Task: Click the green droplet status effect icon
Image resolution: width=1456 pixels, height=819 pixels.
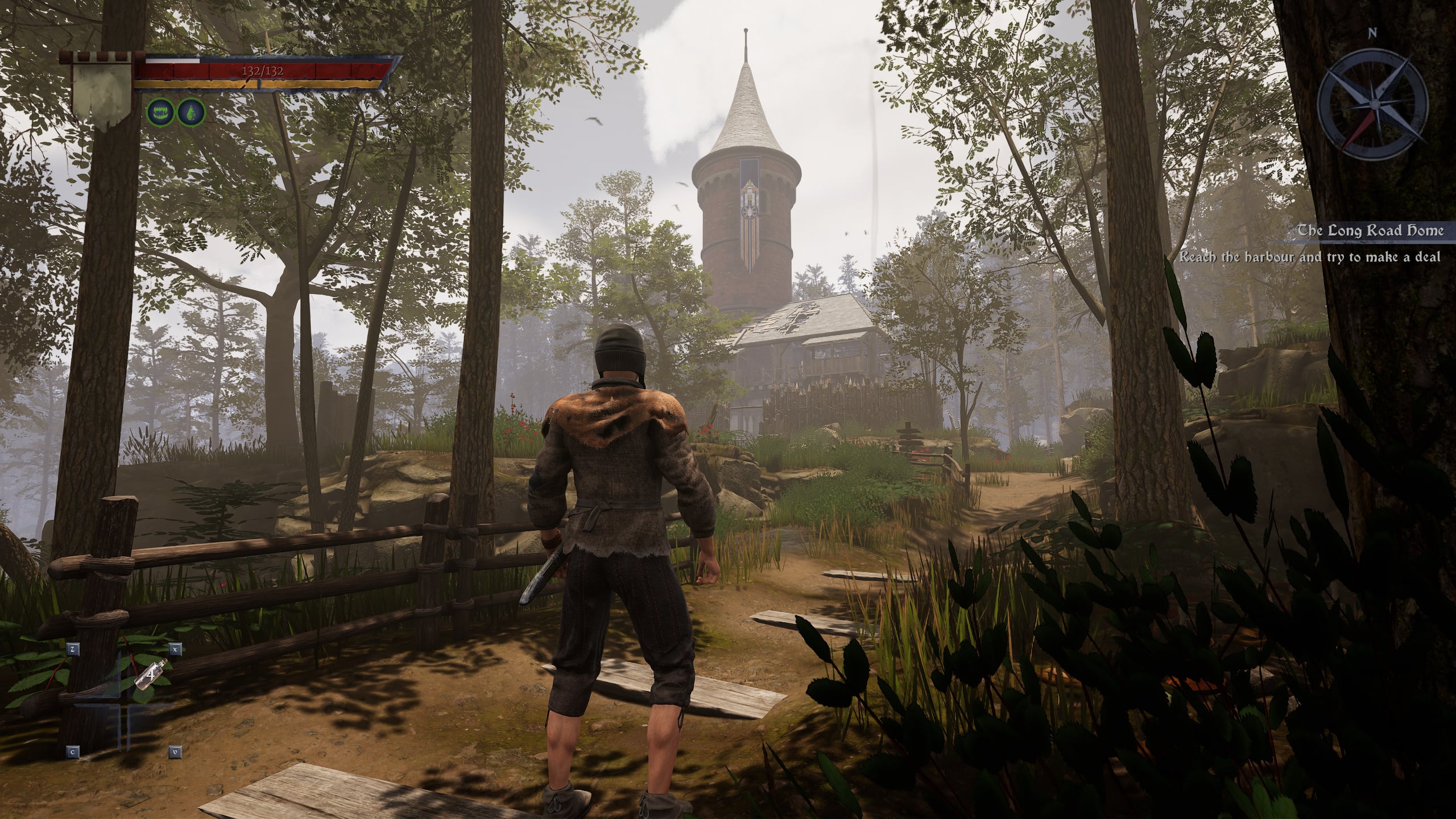Action: (x=191, y=113)
